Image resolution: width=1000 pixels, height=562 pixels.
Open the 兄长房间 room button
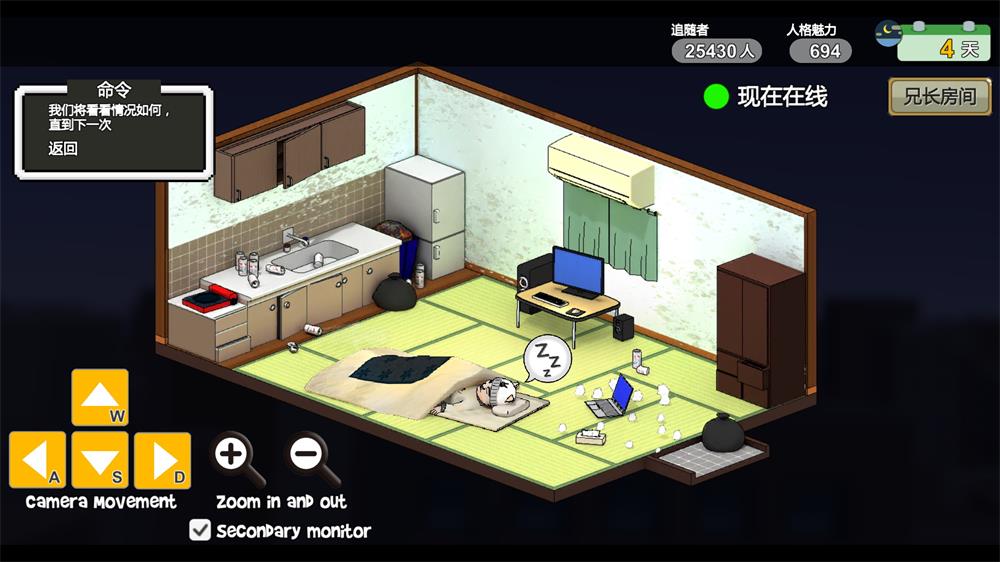(x=939, y=97)
